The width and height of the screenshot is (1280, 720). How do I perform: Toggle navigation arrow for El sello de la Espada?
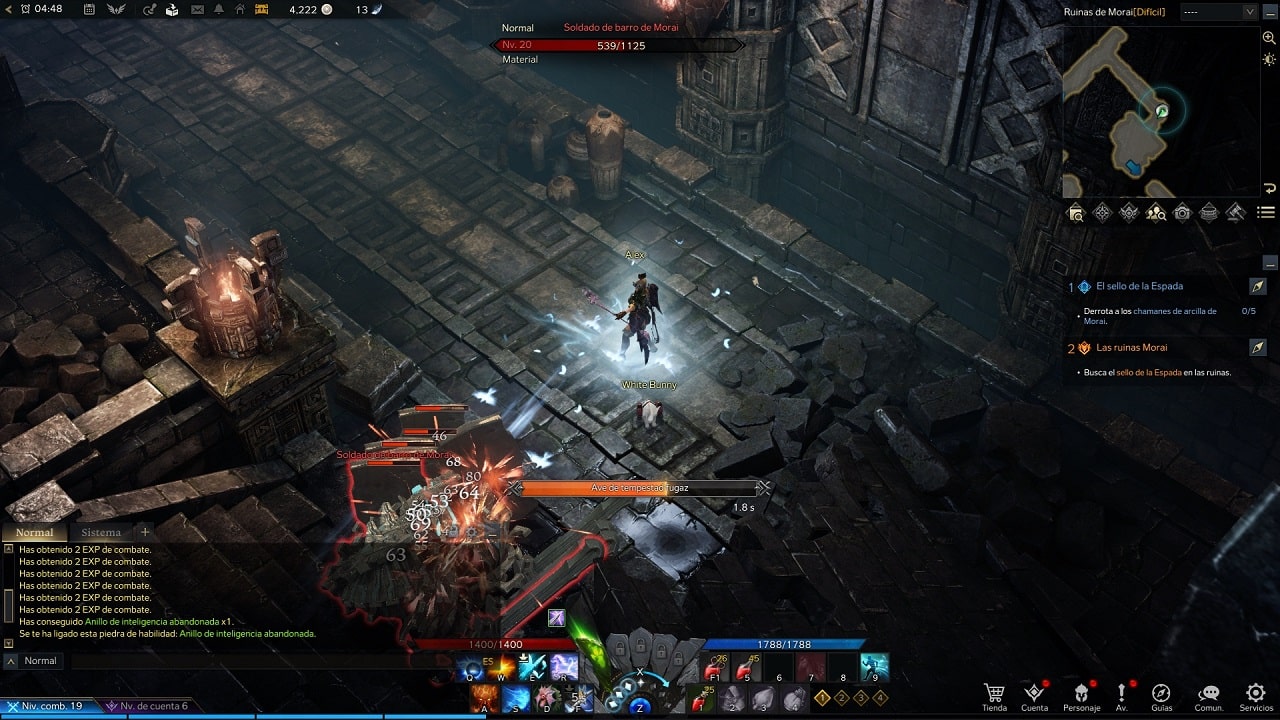1258,286
